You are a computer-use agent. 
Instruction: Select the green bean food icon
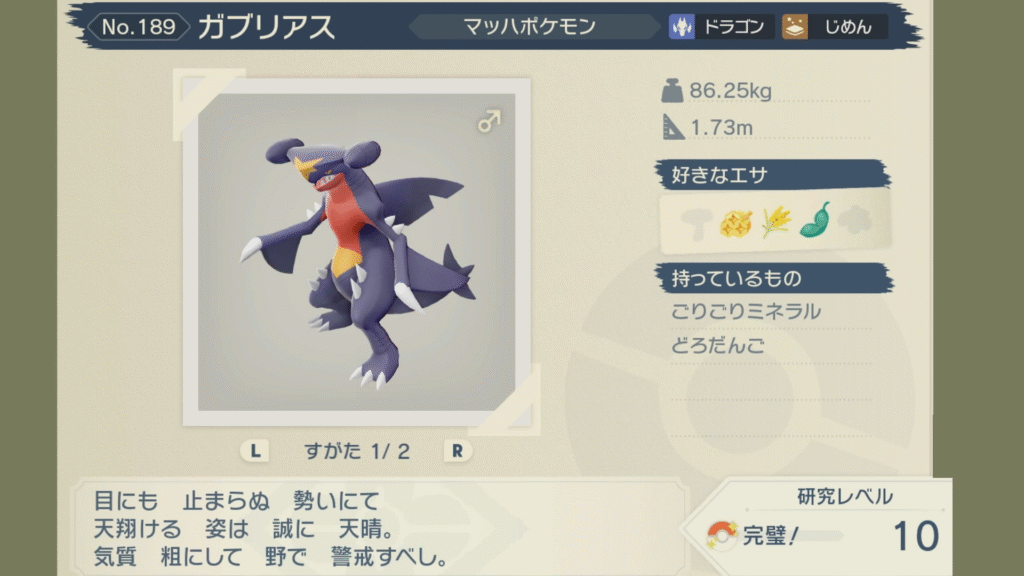coord(815,220)
